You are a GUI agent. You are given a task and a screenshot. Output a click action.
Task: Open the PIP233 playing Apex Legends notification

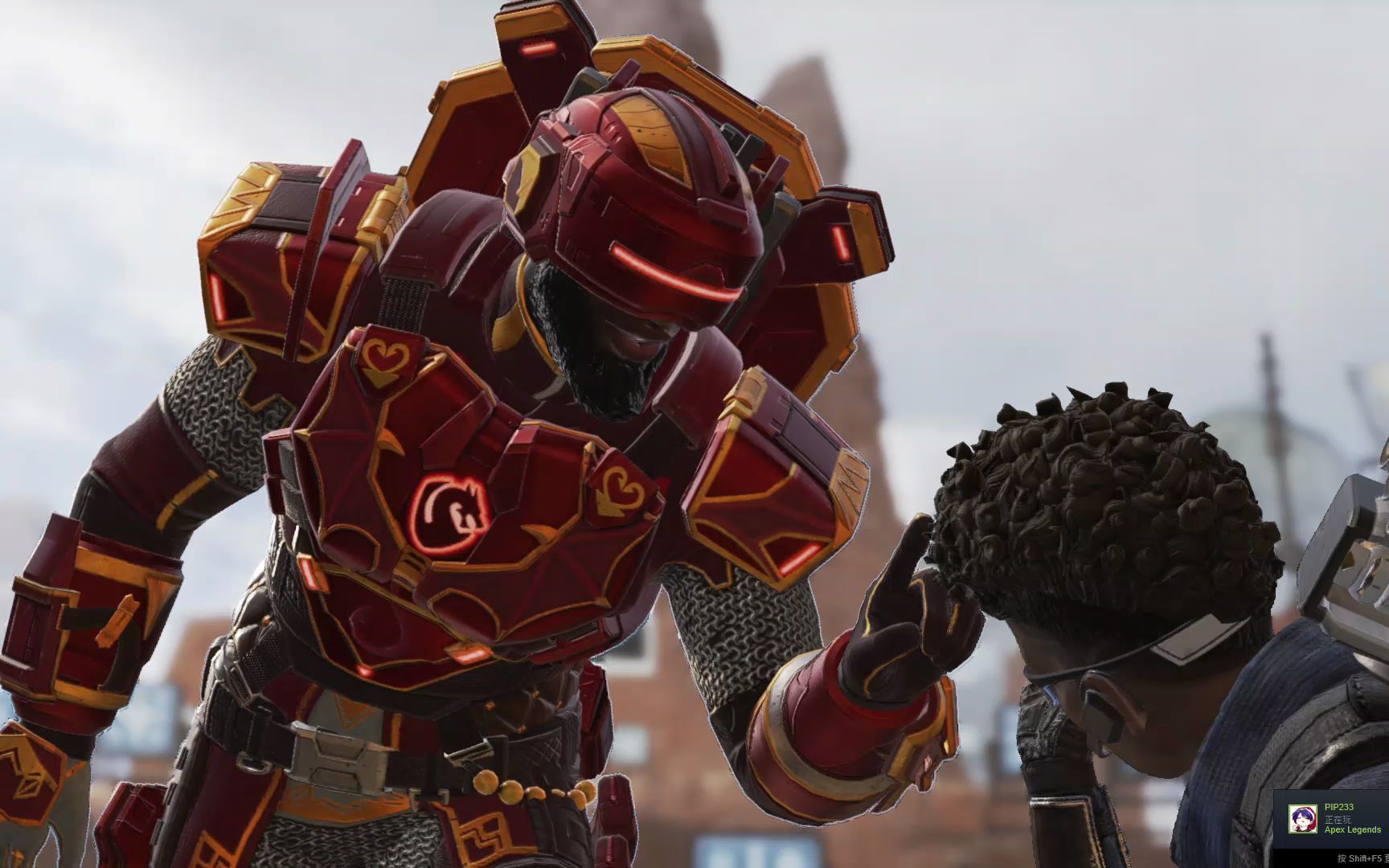point(1352,818)
